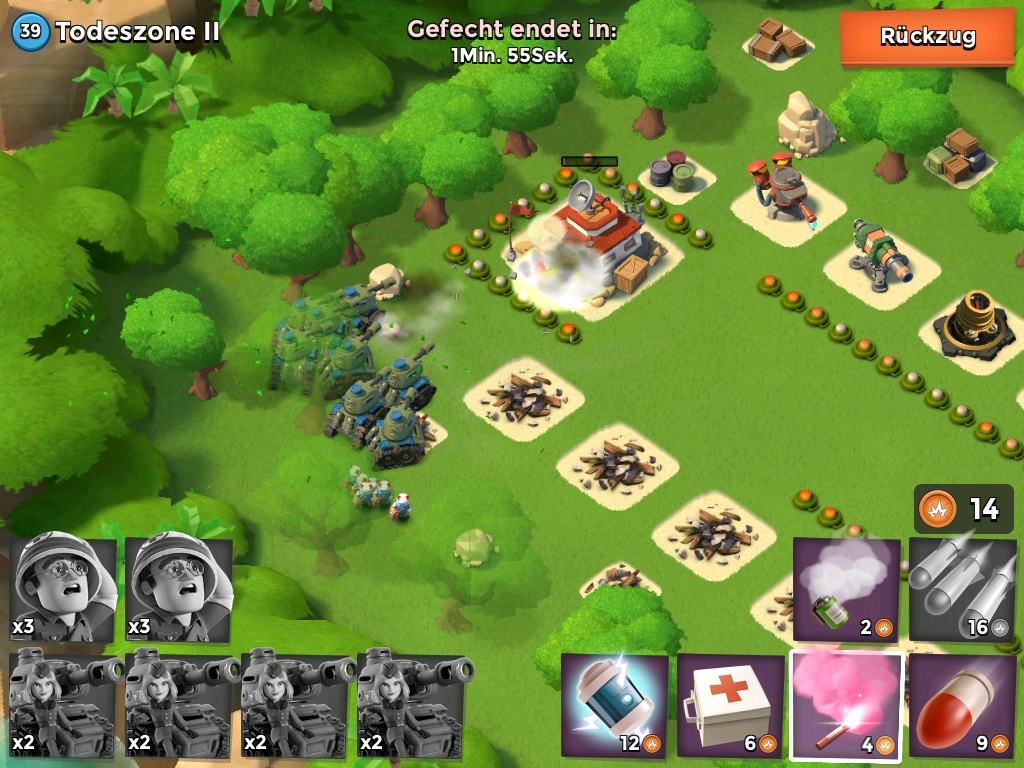Select the smoke screen ability
Viewport: 1024px width, 768px height.
coord(846,589)
